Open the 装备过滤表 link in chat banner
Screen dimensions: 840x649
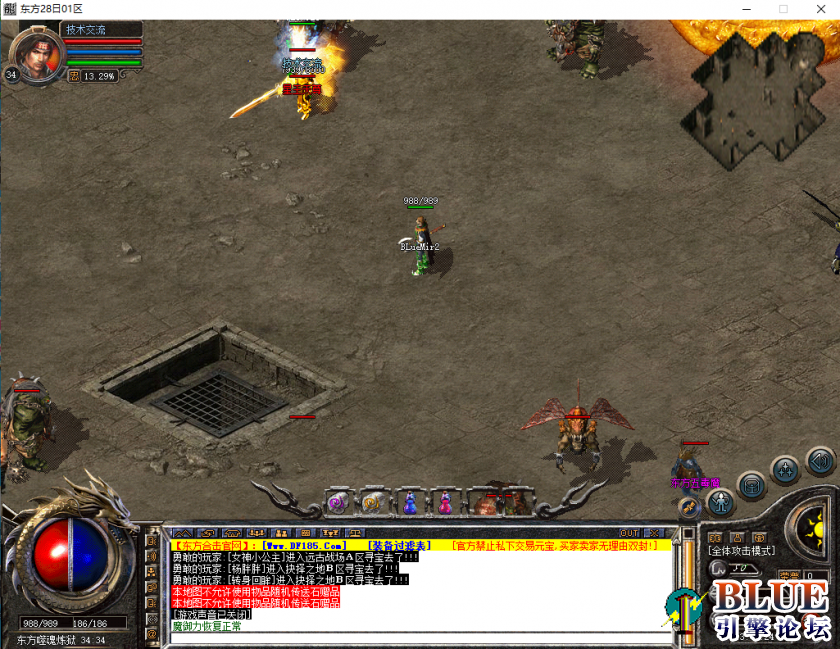click(x=400, y=545)
